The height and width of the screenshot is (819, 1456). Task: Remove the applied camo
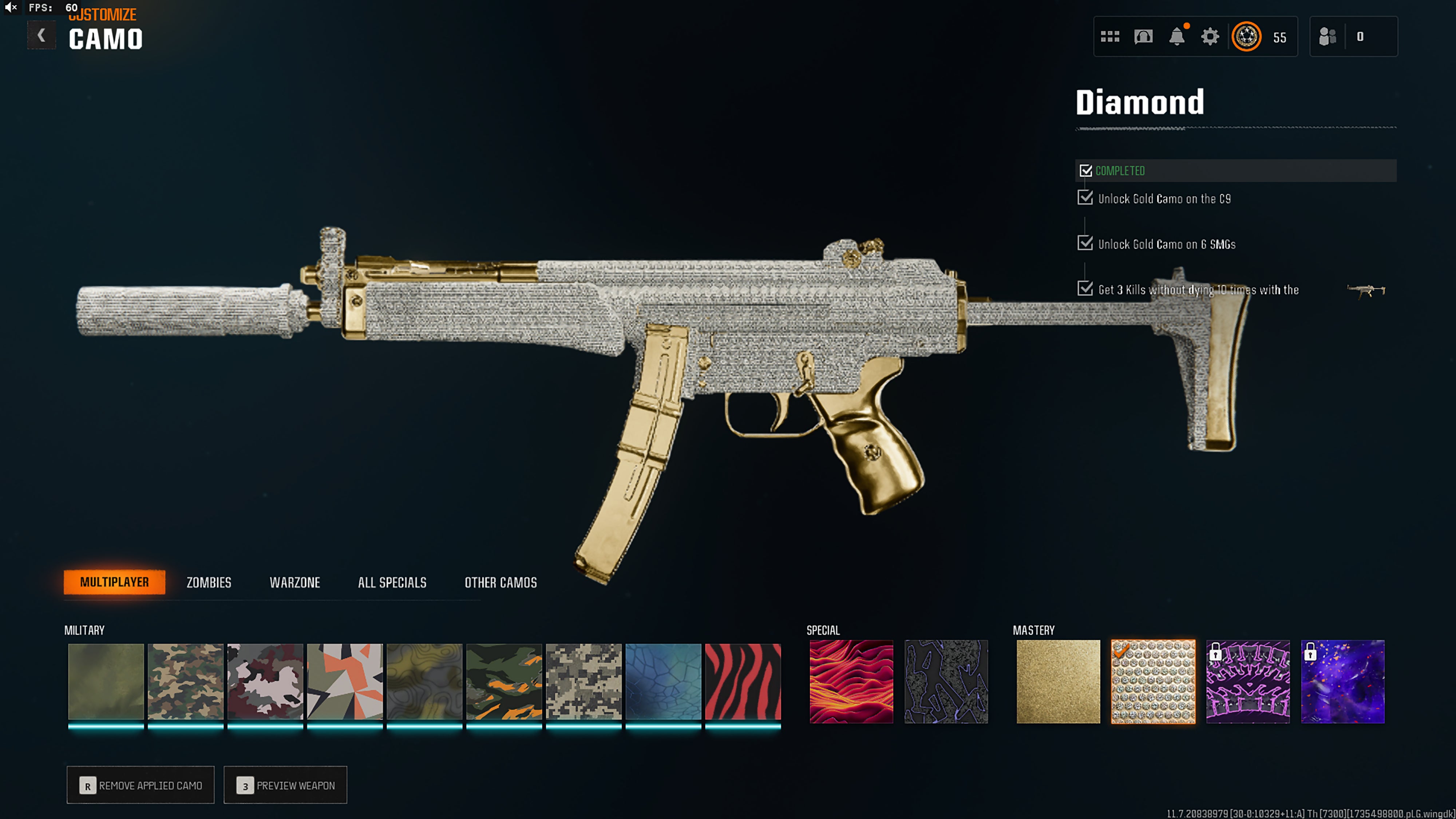[141, 785]
